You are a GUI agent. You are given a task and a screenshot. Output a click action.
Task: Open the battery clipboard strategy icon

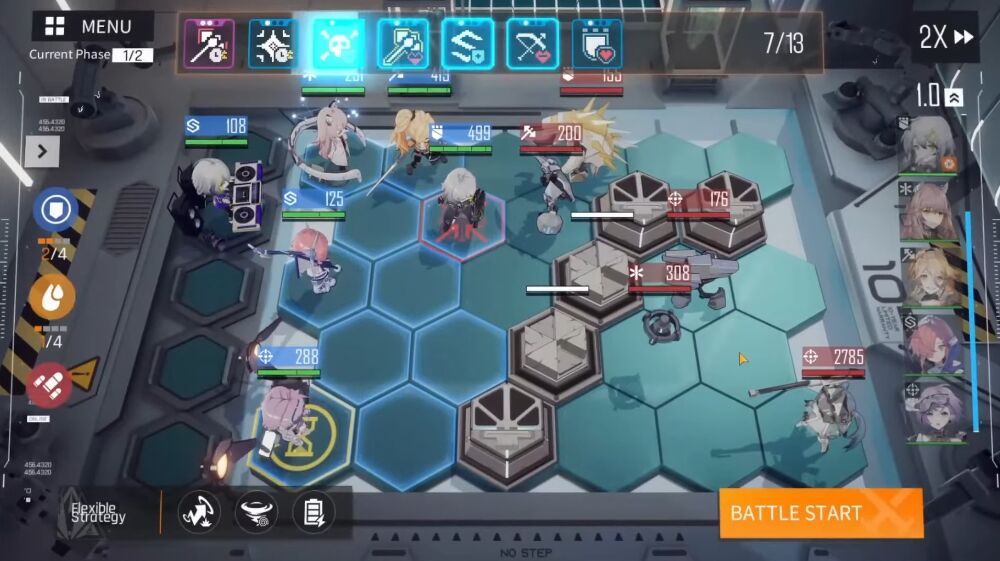[313, 512]
